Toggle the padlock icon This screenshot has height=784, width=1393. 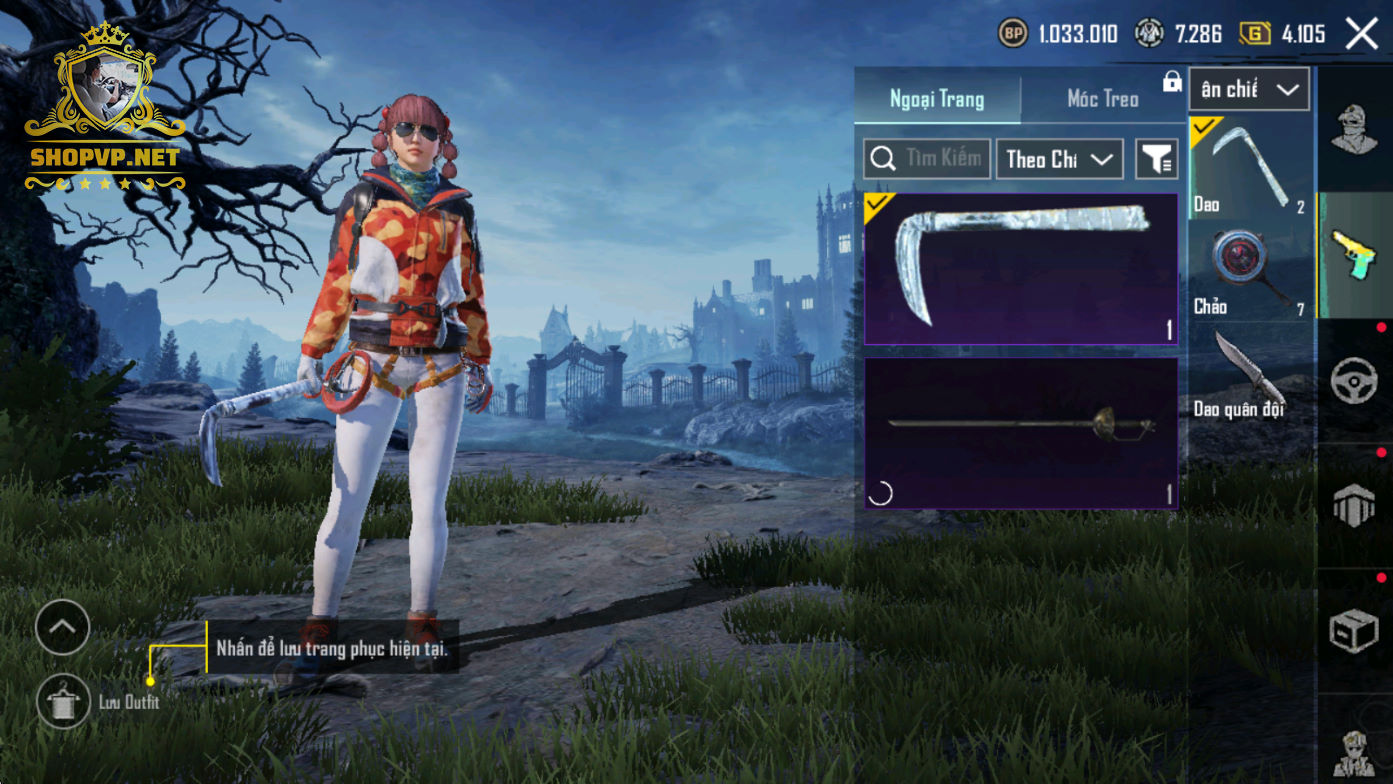coord(1172,83)
